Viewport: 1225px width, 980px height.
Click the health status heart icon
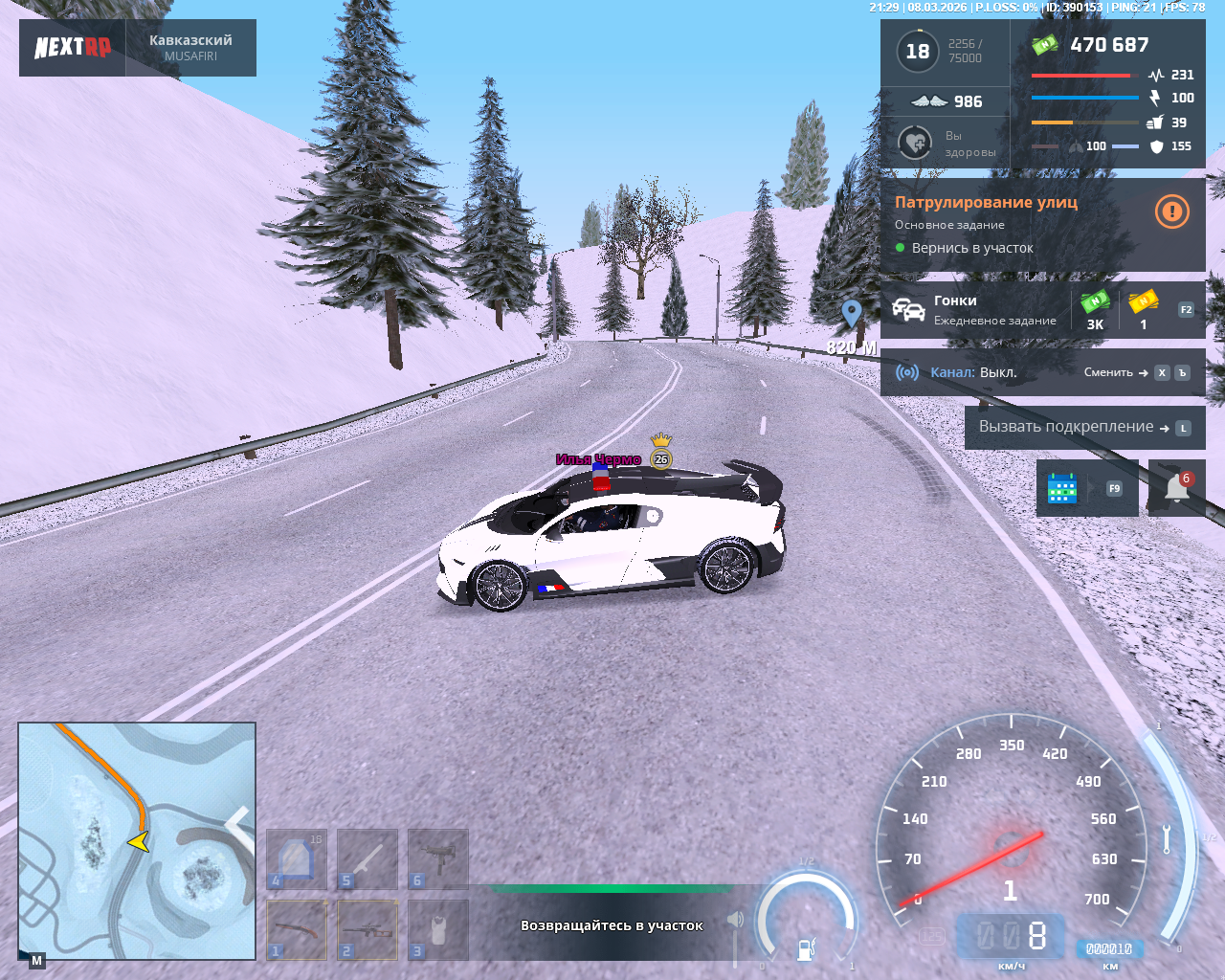coord(916,144)
